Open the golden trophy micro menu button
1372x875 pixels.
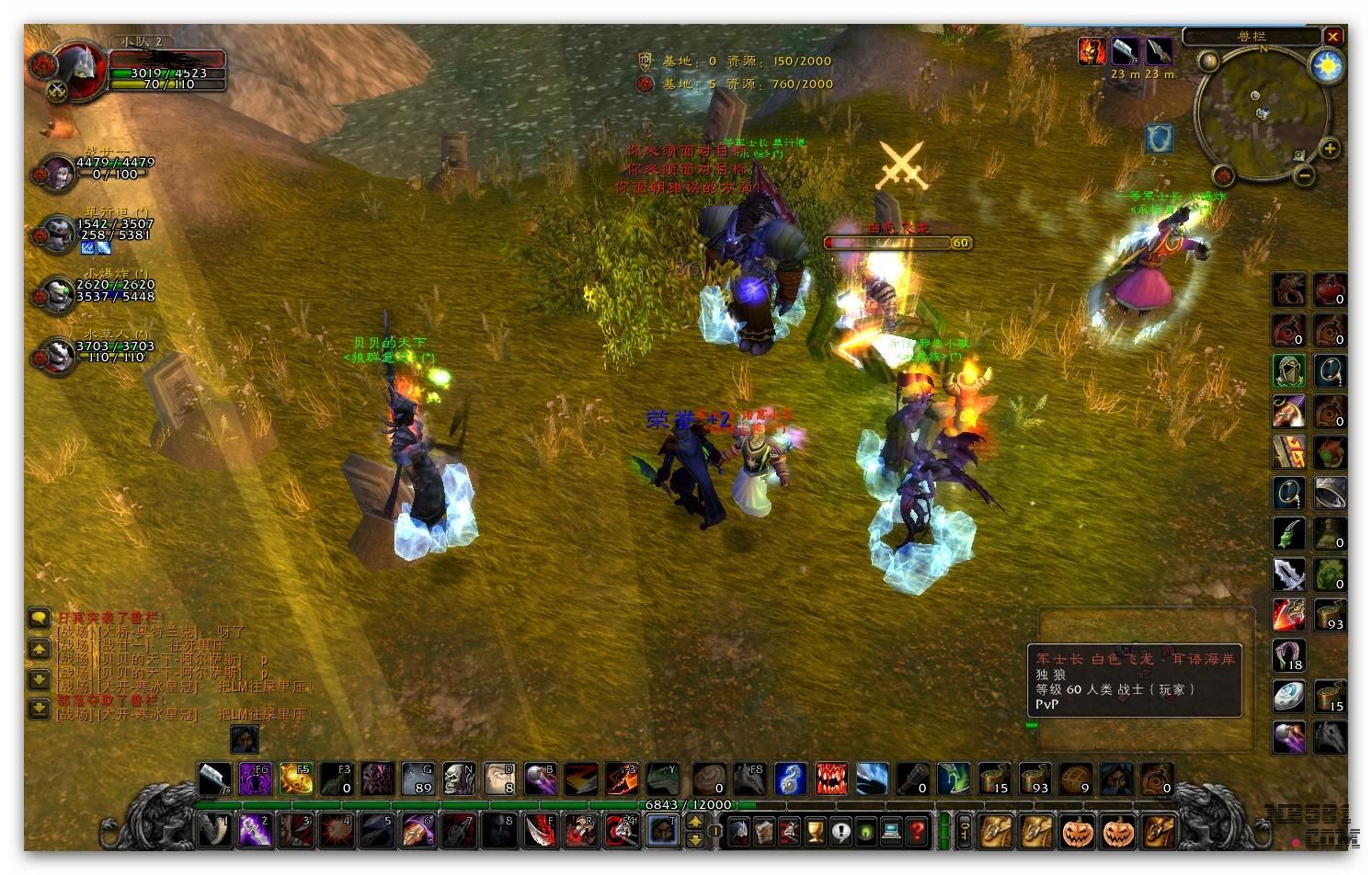[814, 832]
